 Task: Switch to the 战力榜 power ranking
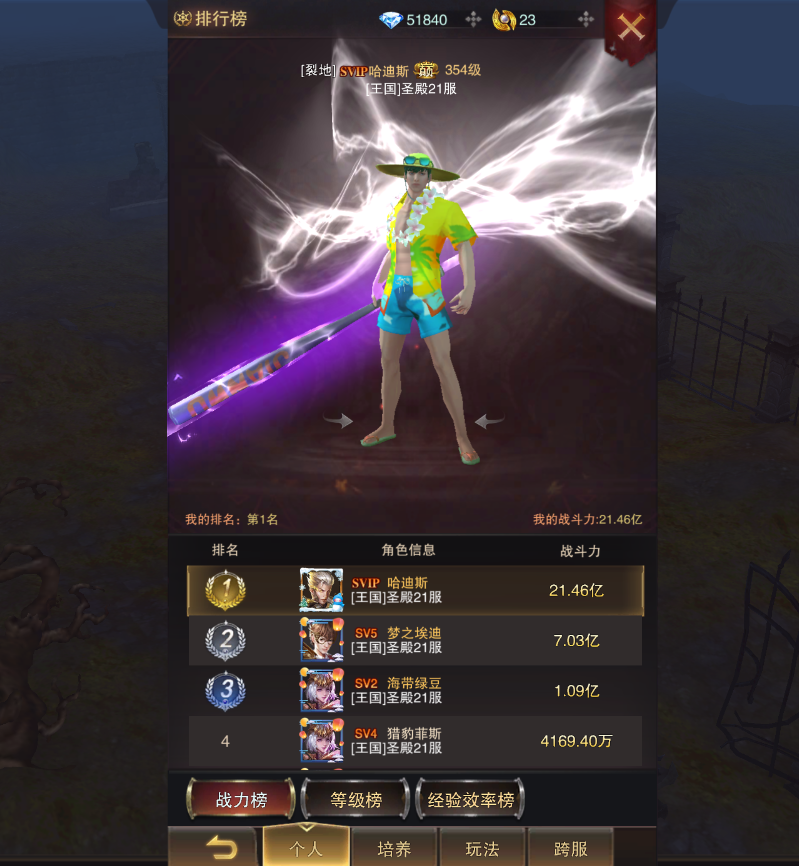[x=241, y=799]
